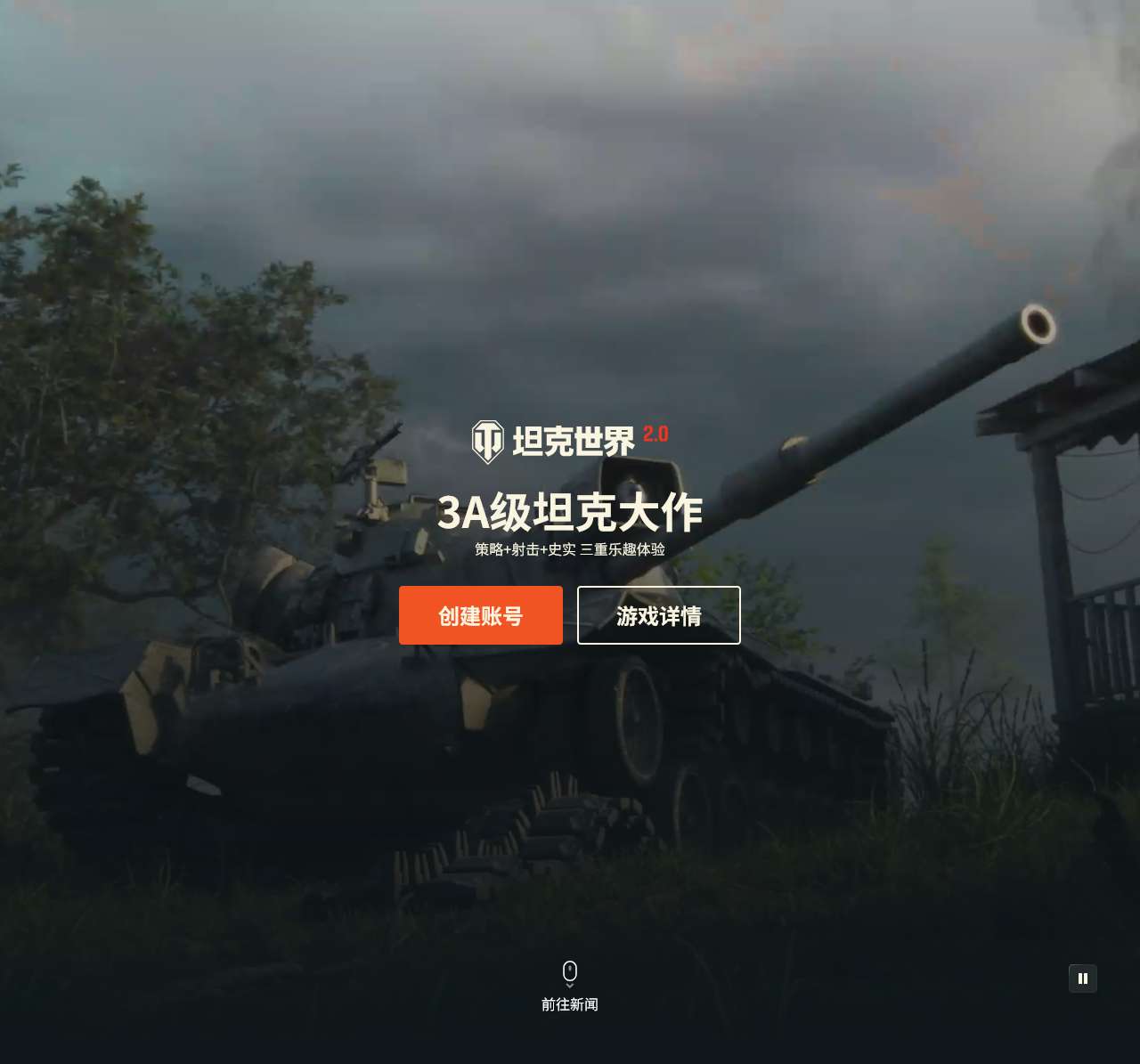
Task: Open 游戏详情 game details page
Action: 659,615
